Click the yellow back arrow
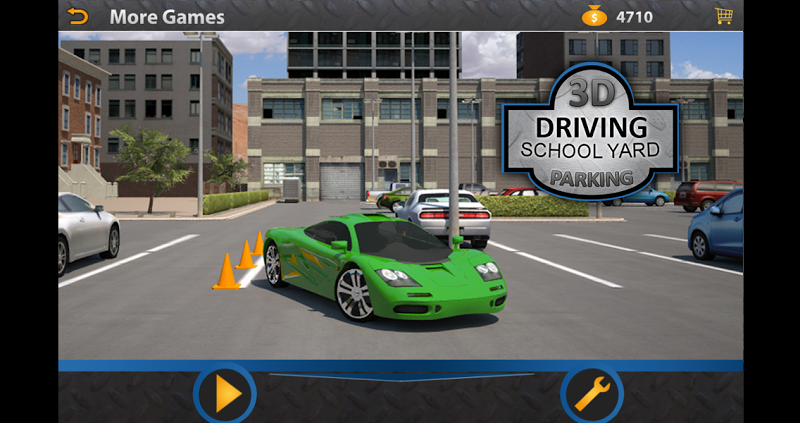The image size is (800, 423). [77, 16]
